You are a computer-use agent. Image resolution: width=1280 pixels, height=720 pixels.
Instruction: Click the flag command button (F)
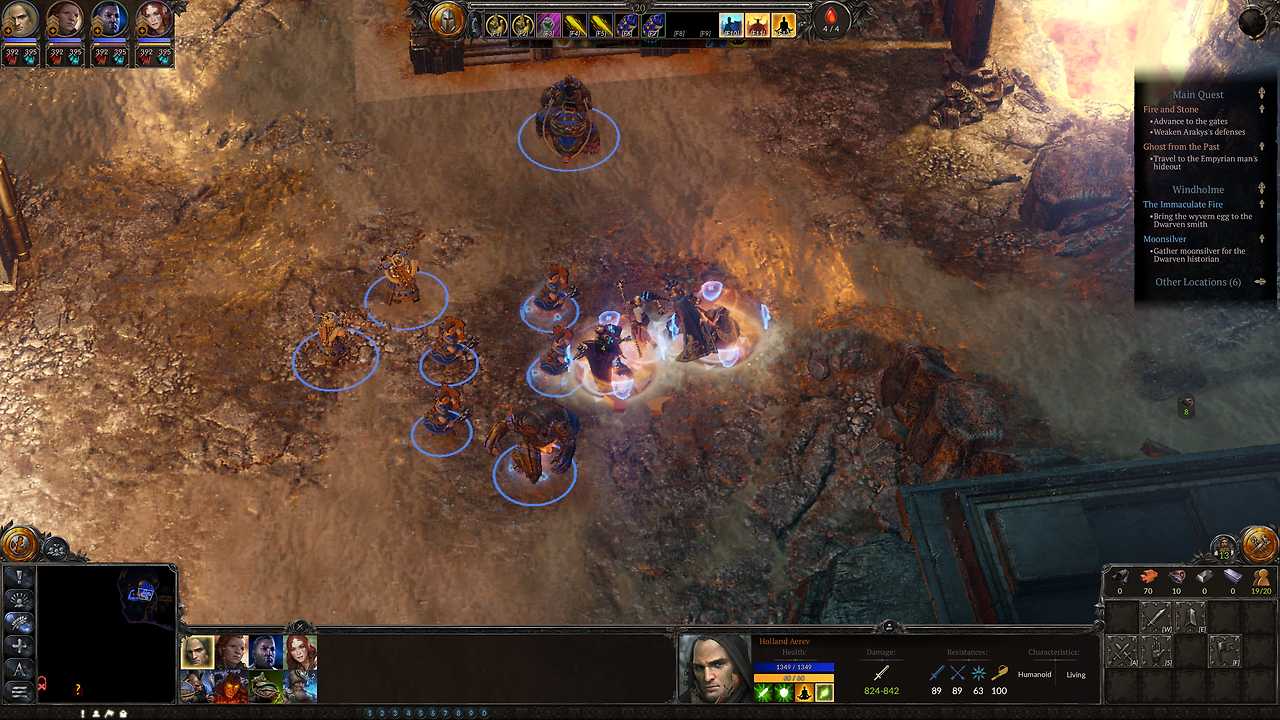[x=1224, y=652]
